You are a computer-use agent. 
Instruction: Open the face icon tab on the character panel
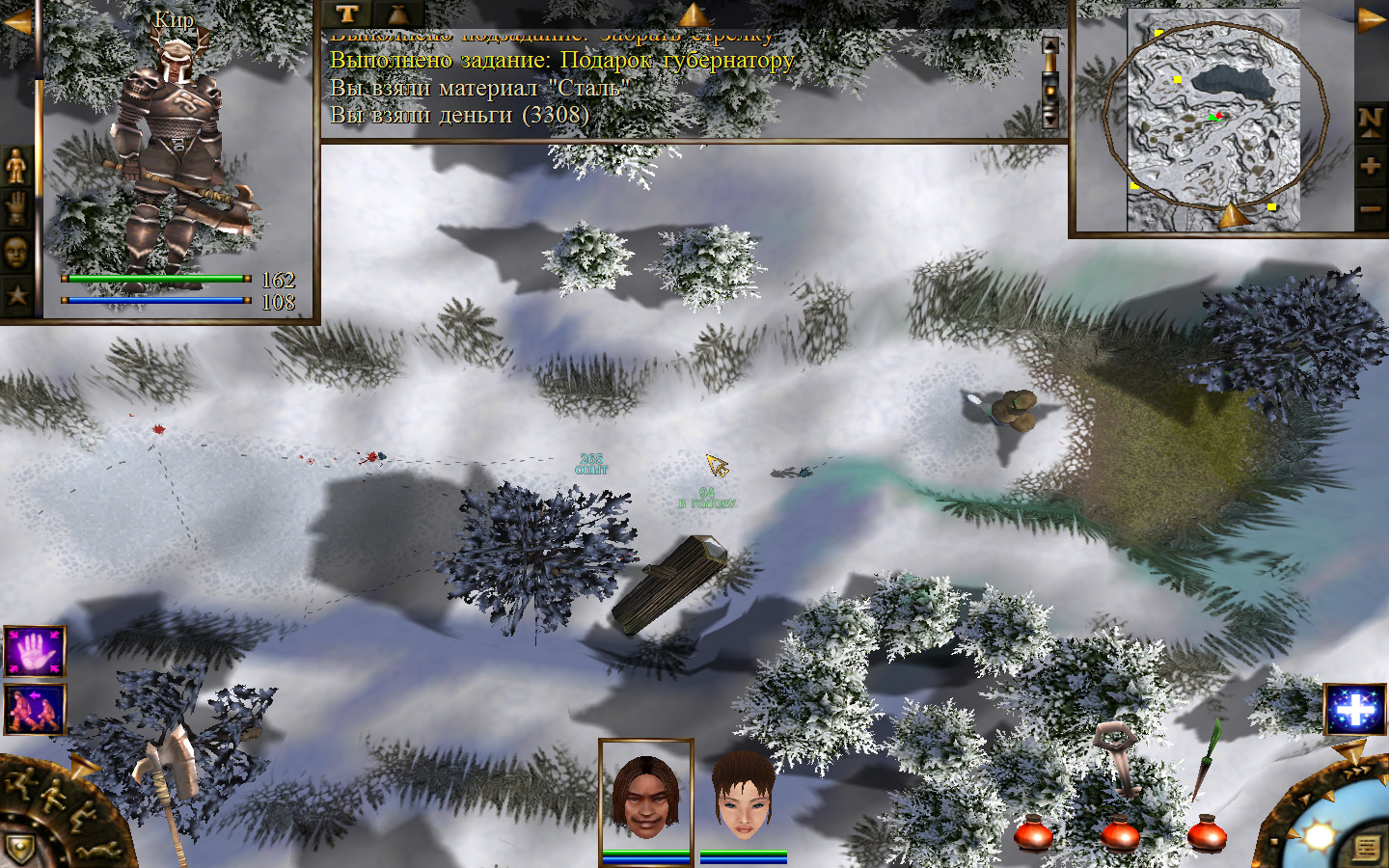coord(16,252)
